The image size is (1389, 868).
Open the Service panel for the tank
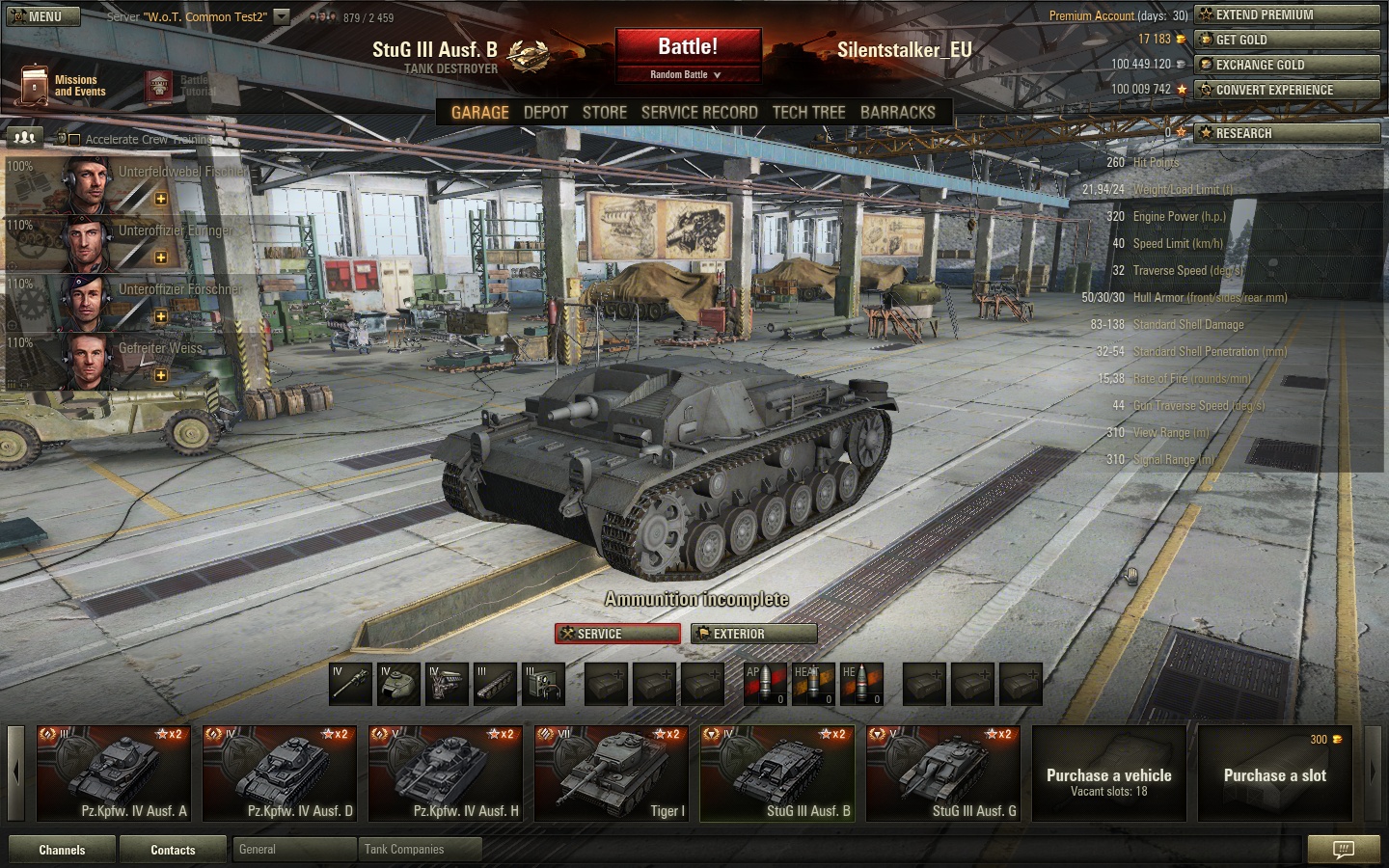pos(617,634)
